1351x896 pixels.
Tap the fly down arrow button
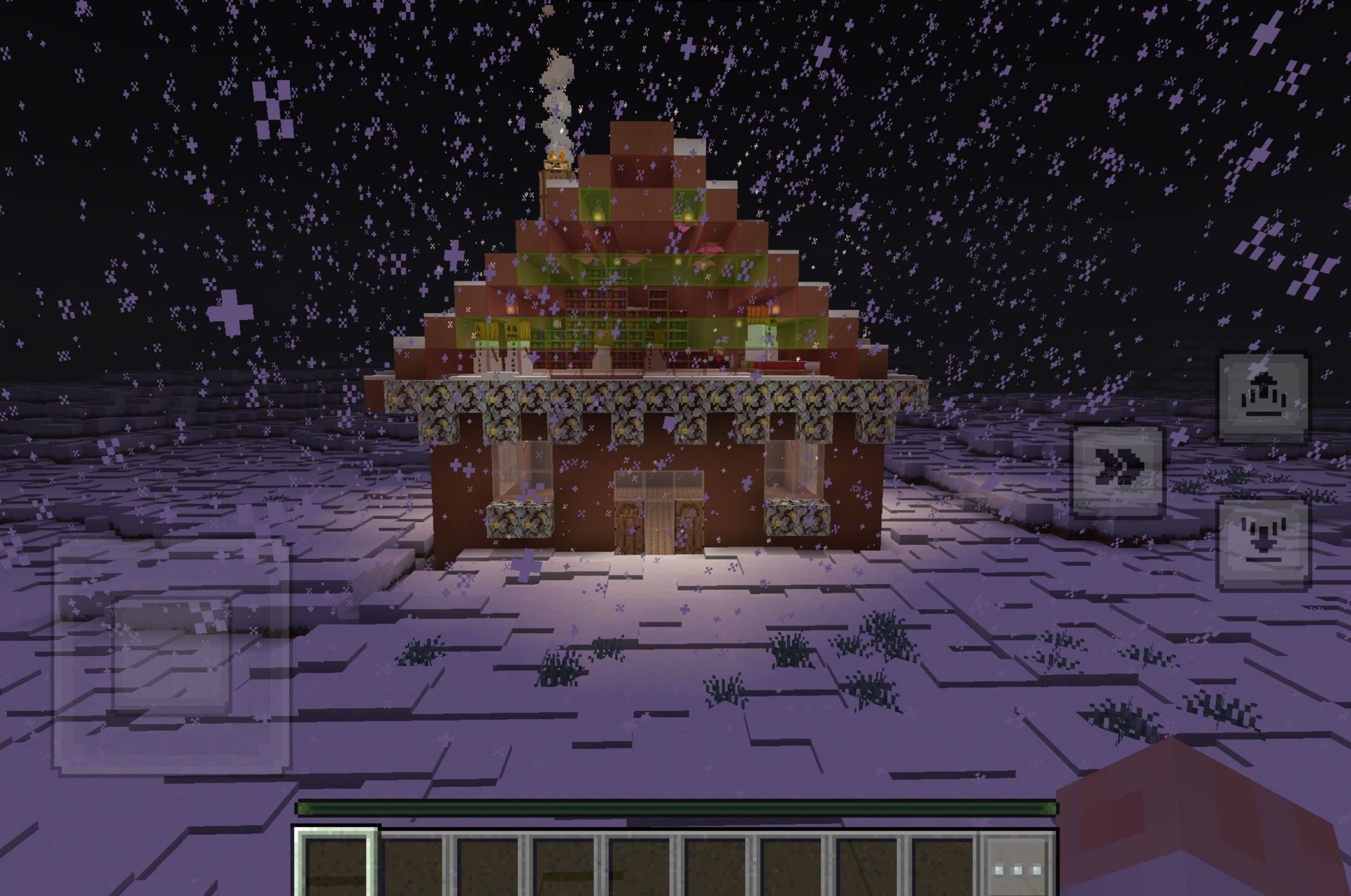[1263, 545]
